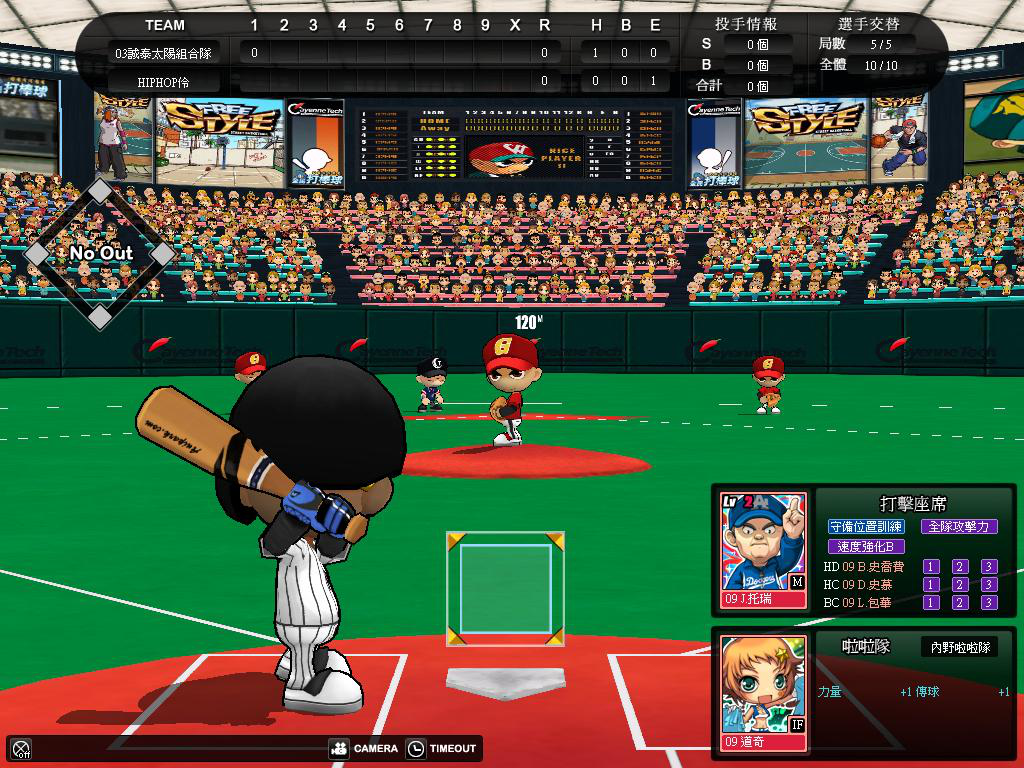Image resolution: width=1024 pixels, height=768 pixels.
Task: Click the 內野啦啦隊 cheer squad label
Action: [960, 648]
